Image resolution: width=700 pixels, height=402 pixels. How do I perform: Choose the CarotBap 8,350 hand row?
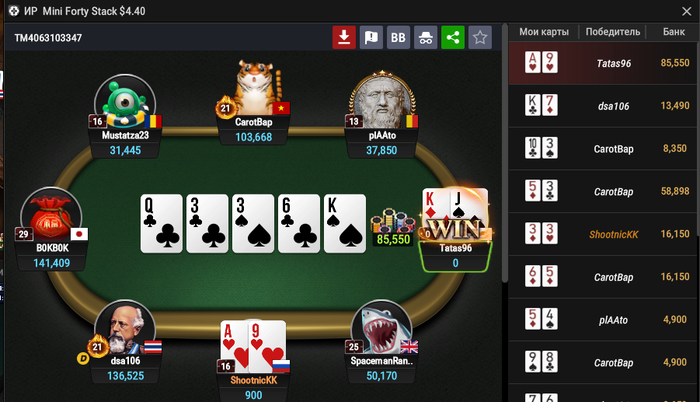603,148
